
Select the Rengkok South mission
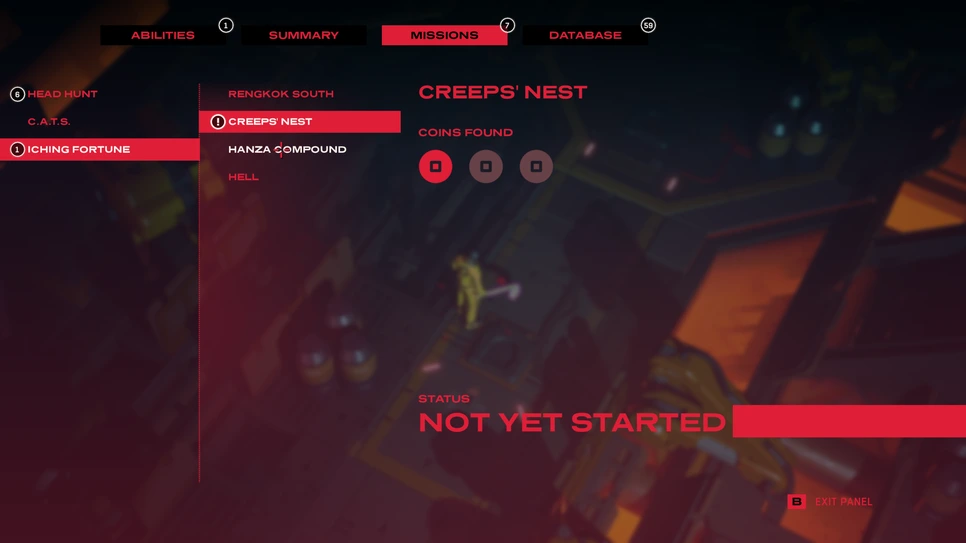[x=280, y=94]
